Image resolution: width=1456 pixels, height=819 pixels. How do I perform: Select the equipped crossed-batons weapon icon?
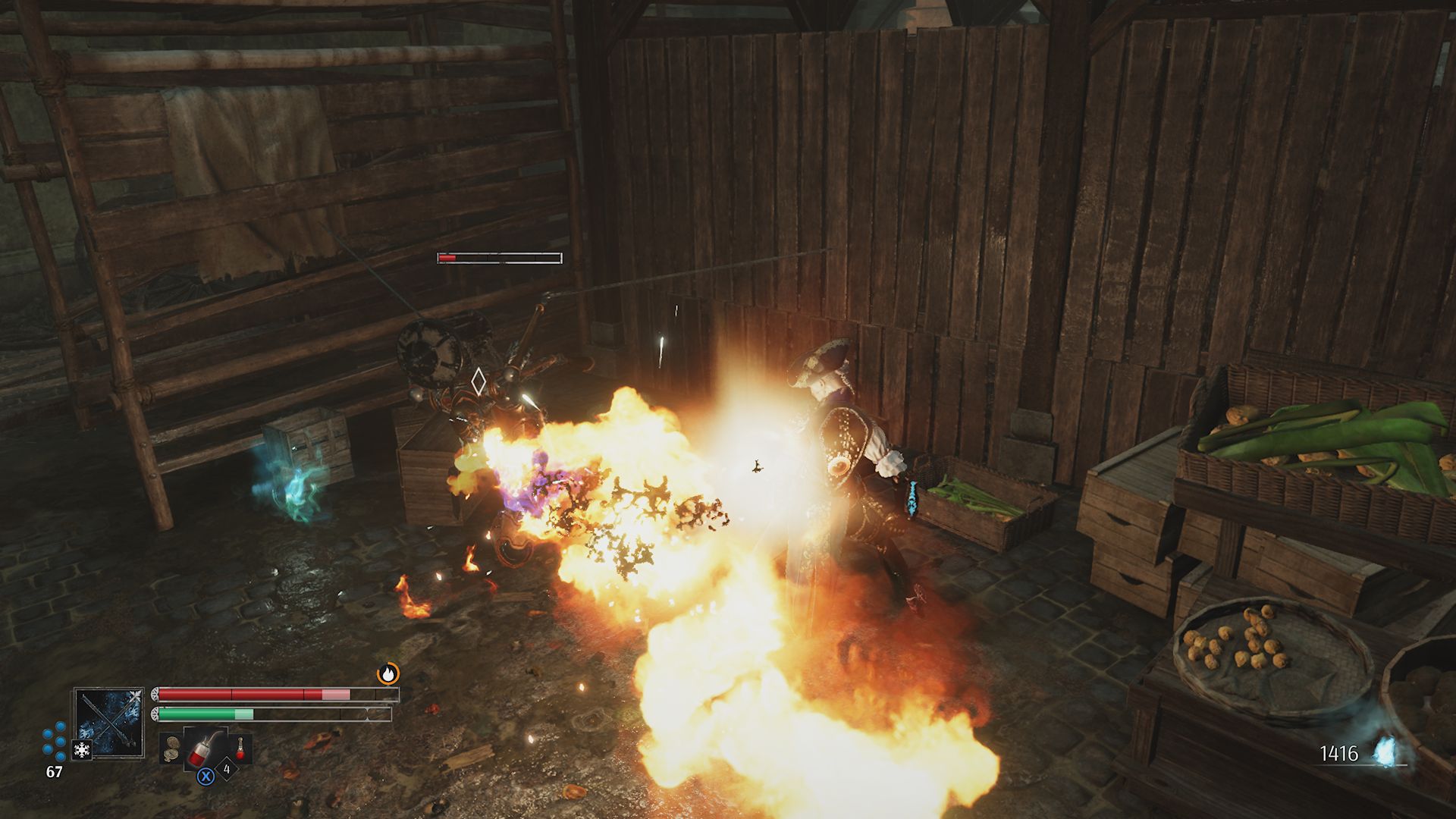(110, 721)
